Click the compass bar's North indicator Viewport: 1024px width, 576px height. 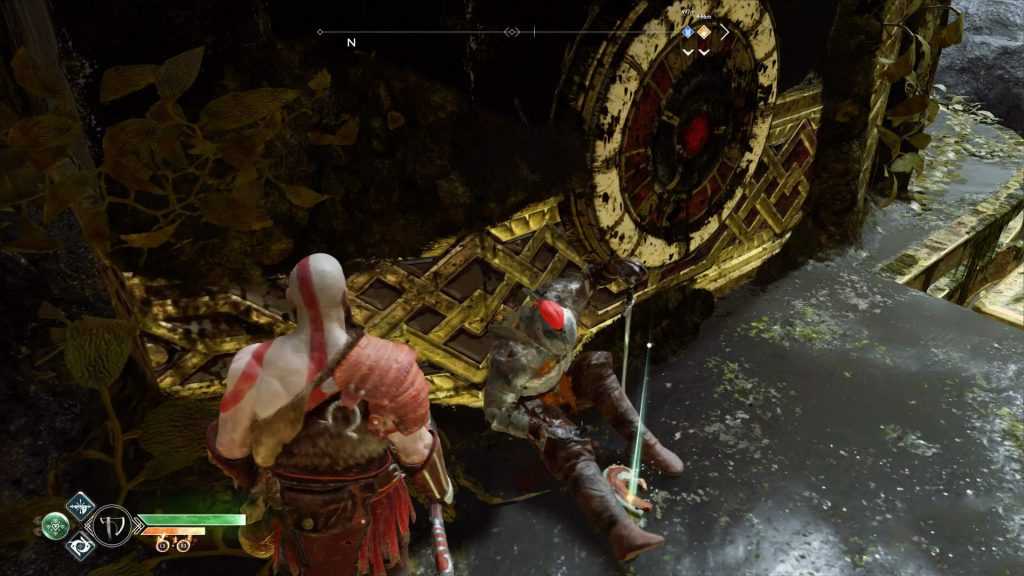coord(351,43)
